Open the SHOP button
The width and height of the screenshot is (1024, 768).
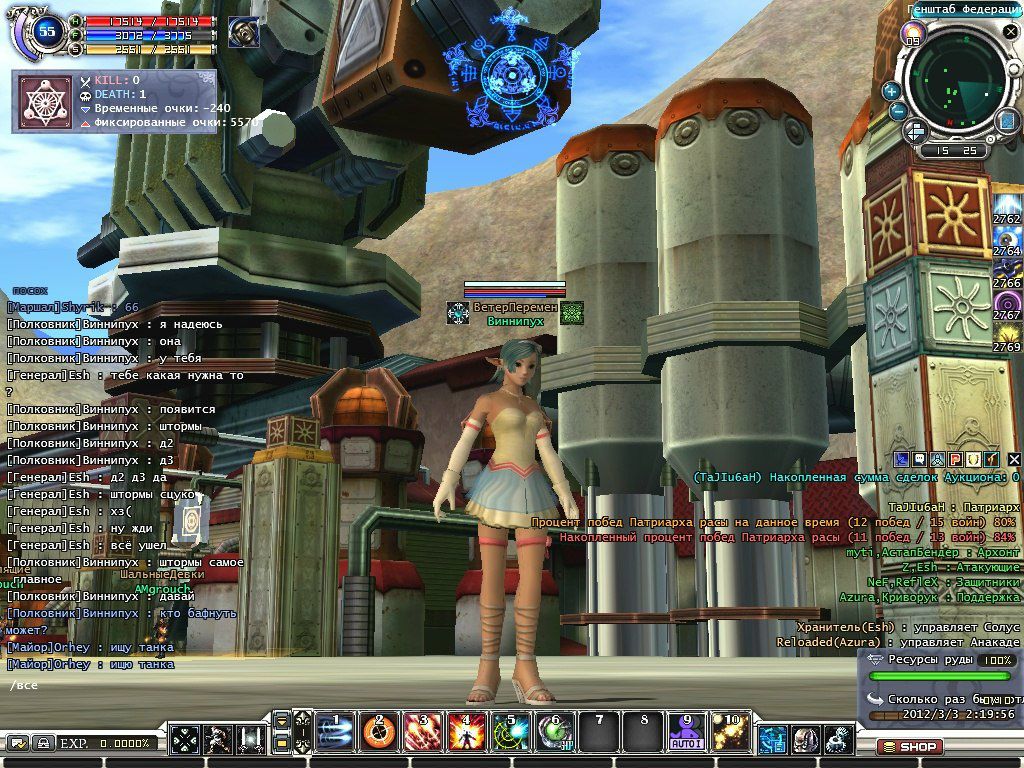coord(910,746)
